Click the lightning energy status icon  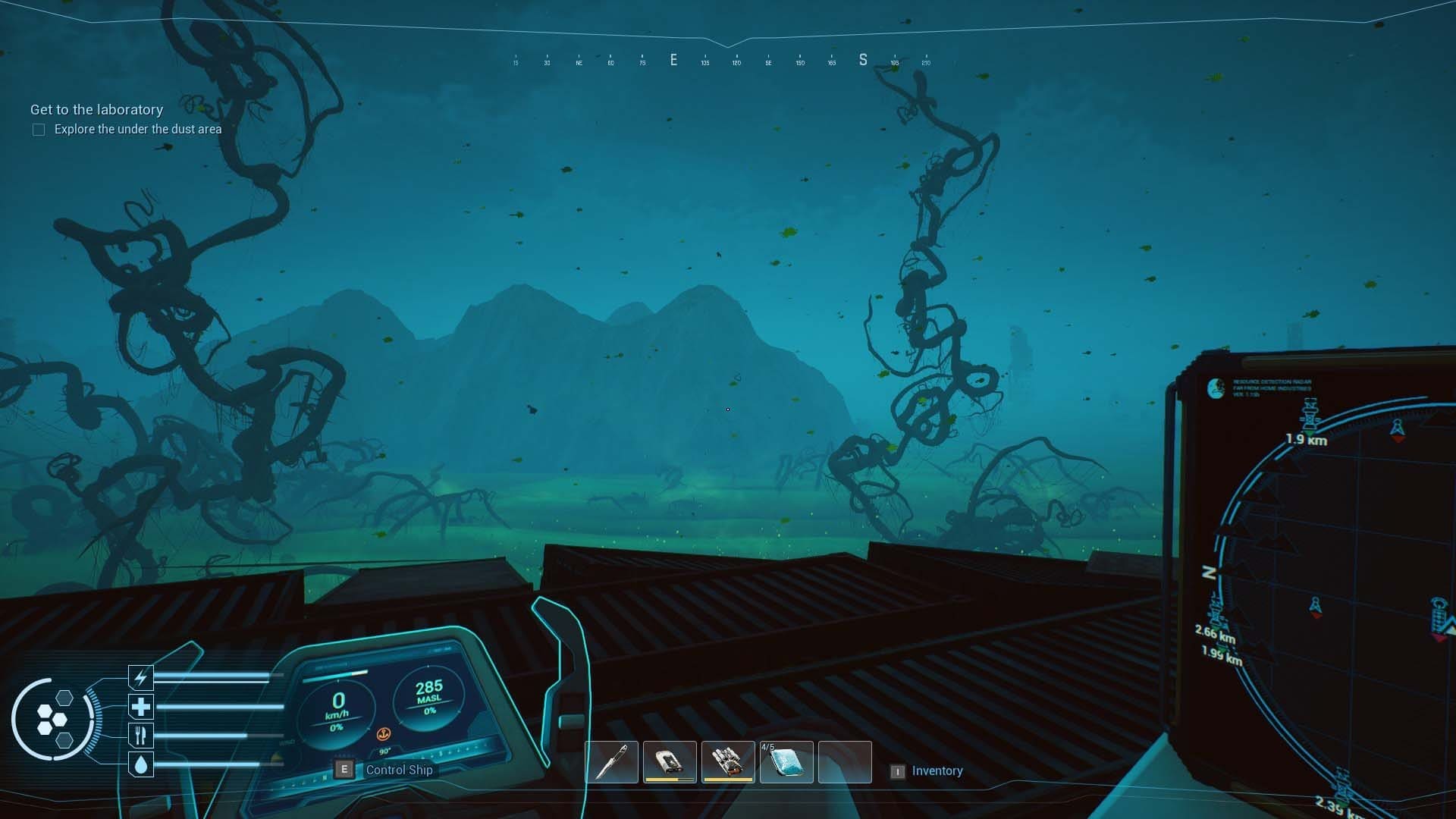point(141,677)
